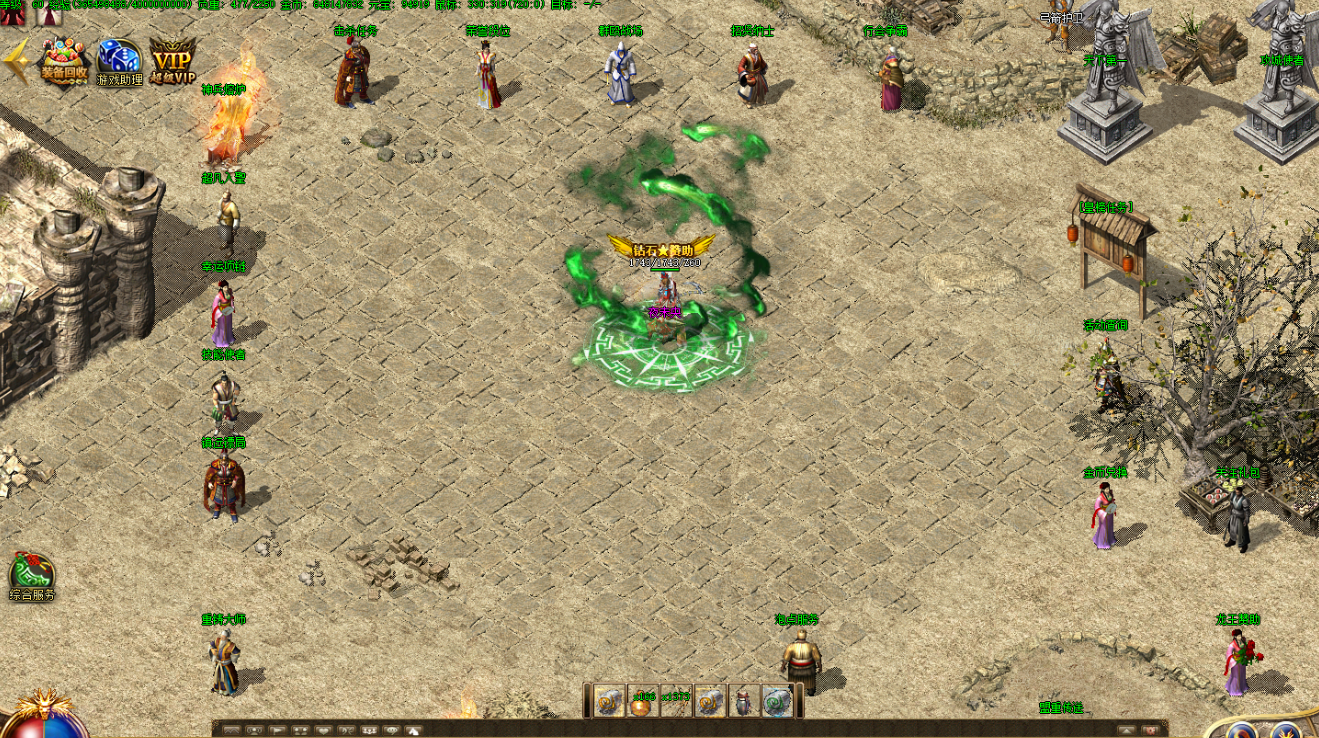Open the chat bubble icon on the taskbar
This screenshot has height=738, width=1319.
(x=392, y=730)
